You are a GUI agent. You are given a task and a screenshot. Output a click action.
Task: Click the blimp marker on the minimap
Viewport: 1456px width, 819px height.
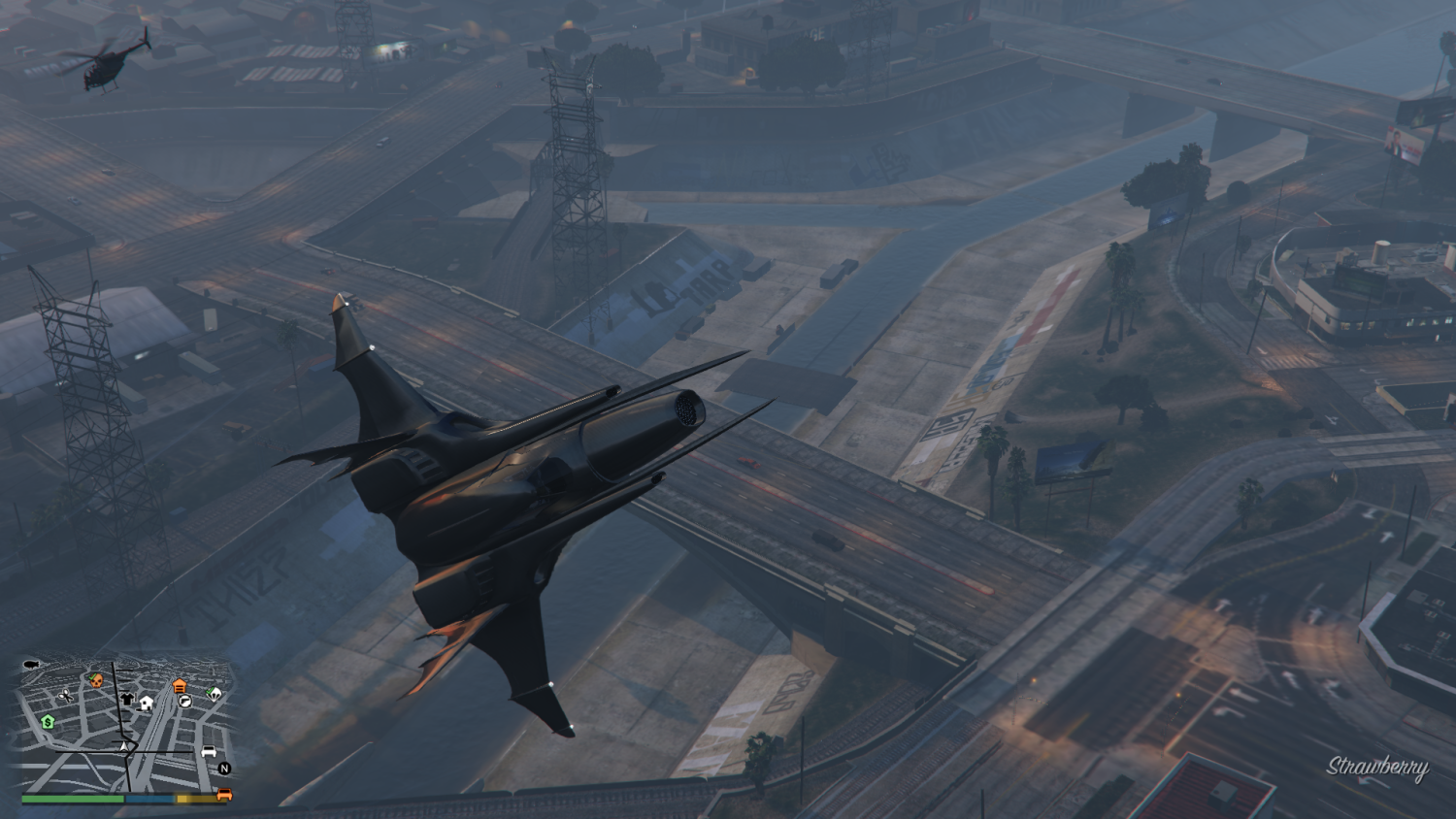coord(30,665)
